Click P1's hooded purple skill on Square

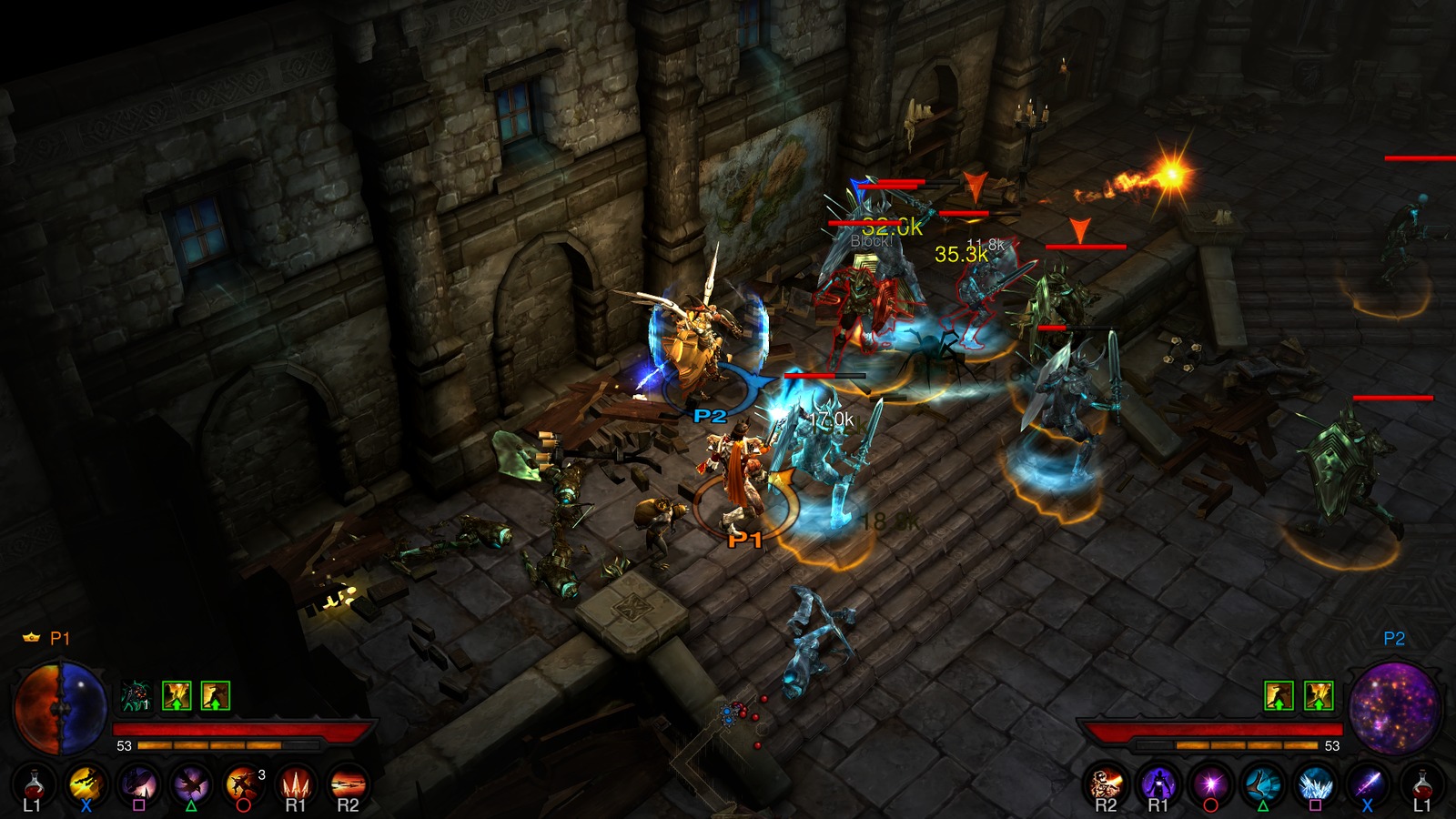click(x=138, y=784)
